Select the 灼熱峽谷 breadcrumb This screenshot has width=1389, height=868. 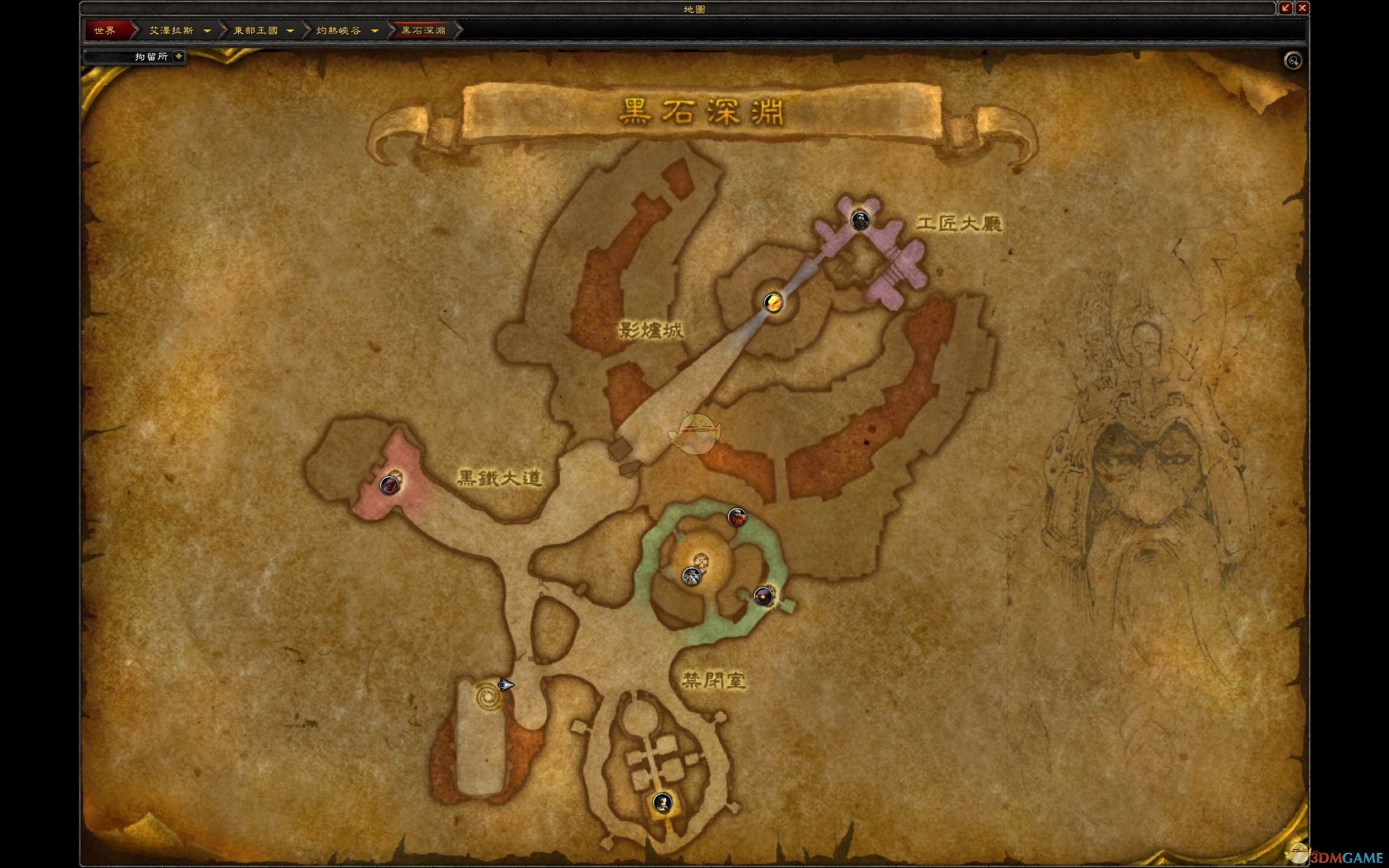coord(339,30)
